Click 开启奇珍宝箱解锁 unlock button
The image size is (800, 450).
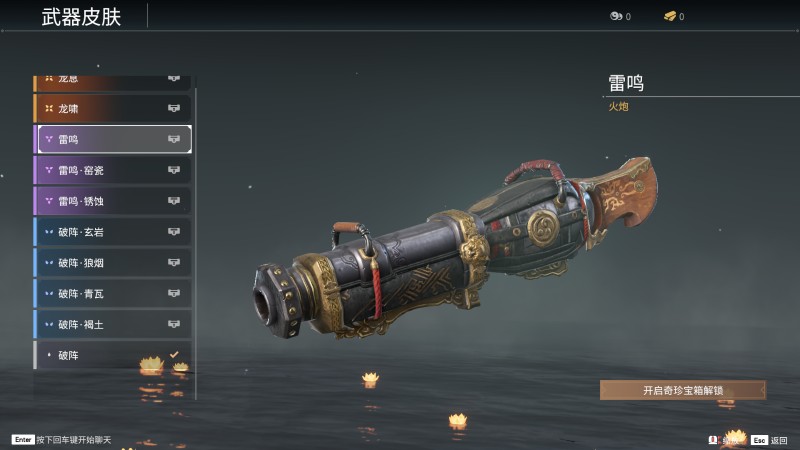[x=682, y=390]
